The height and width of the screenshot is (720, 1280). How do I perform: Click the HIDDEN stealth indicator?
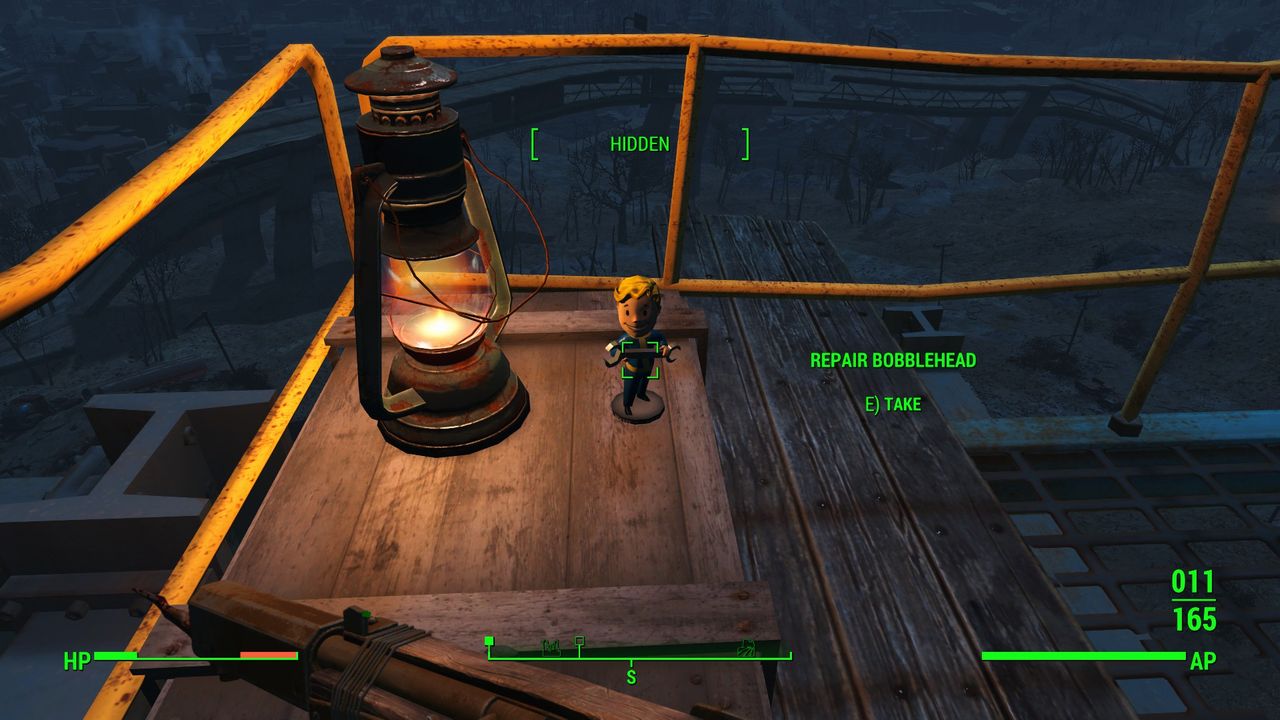639,144
